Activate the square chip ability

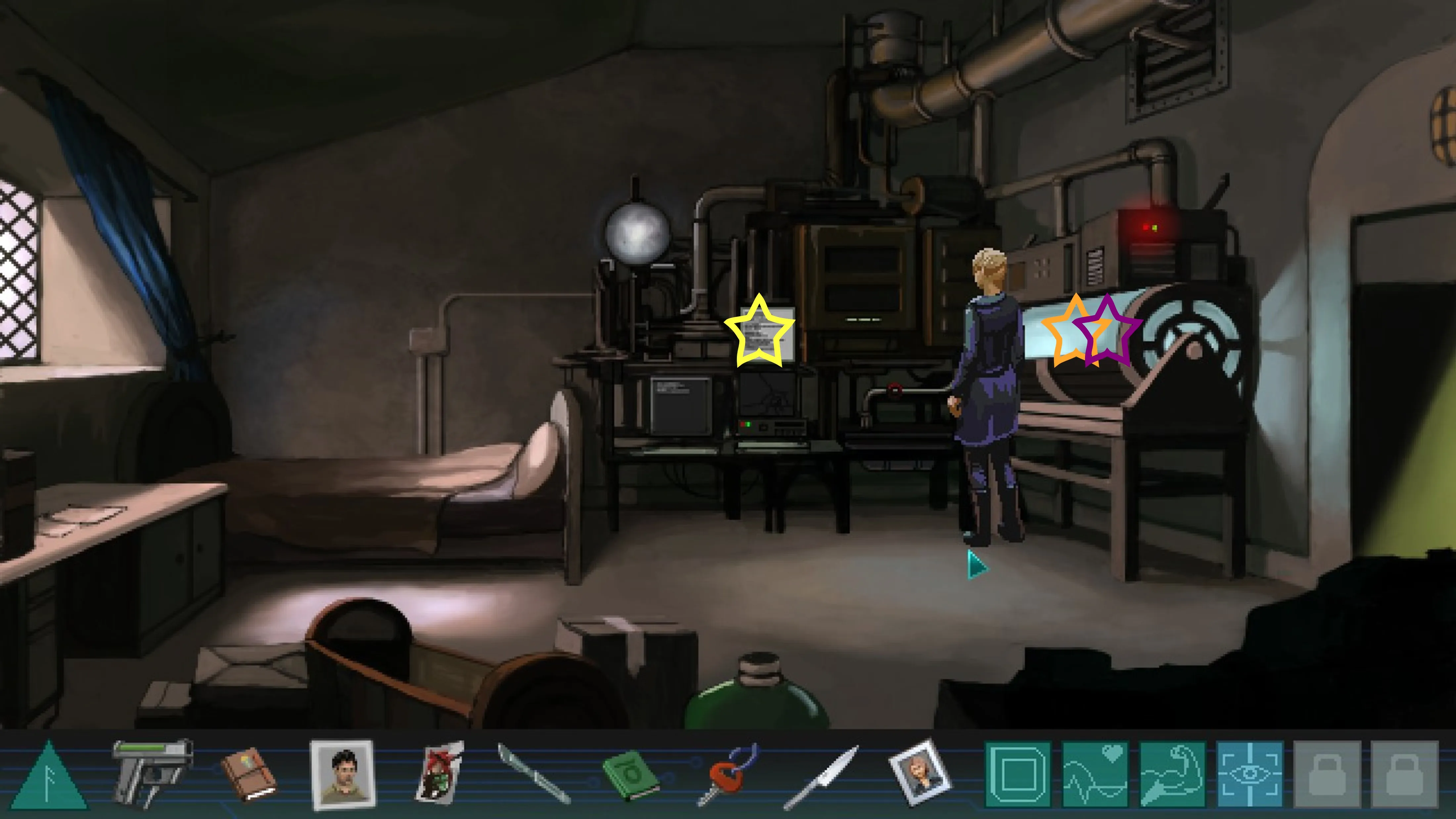click(1018, 774)
